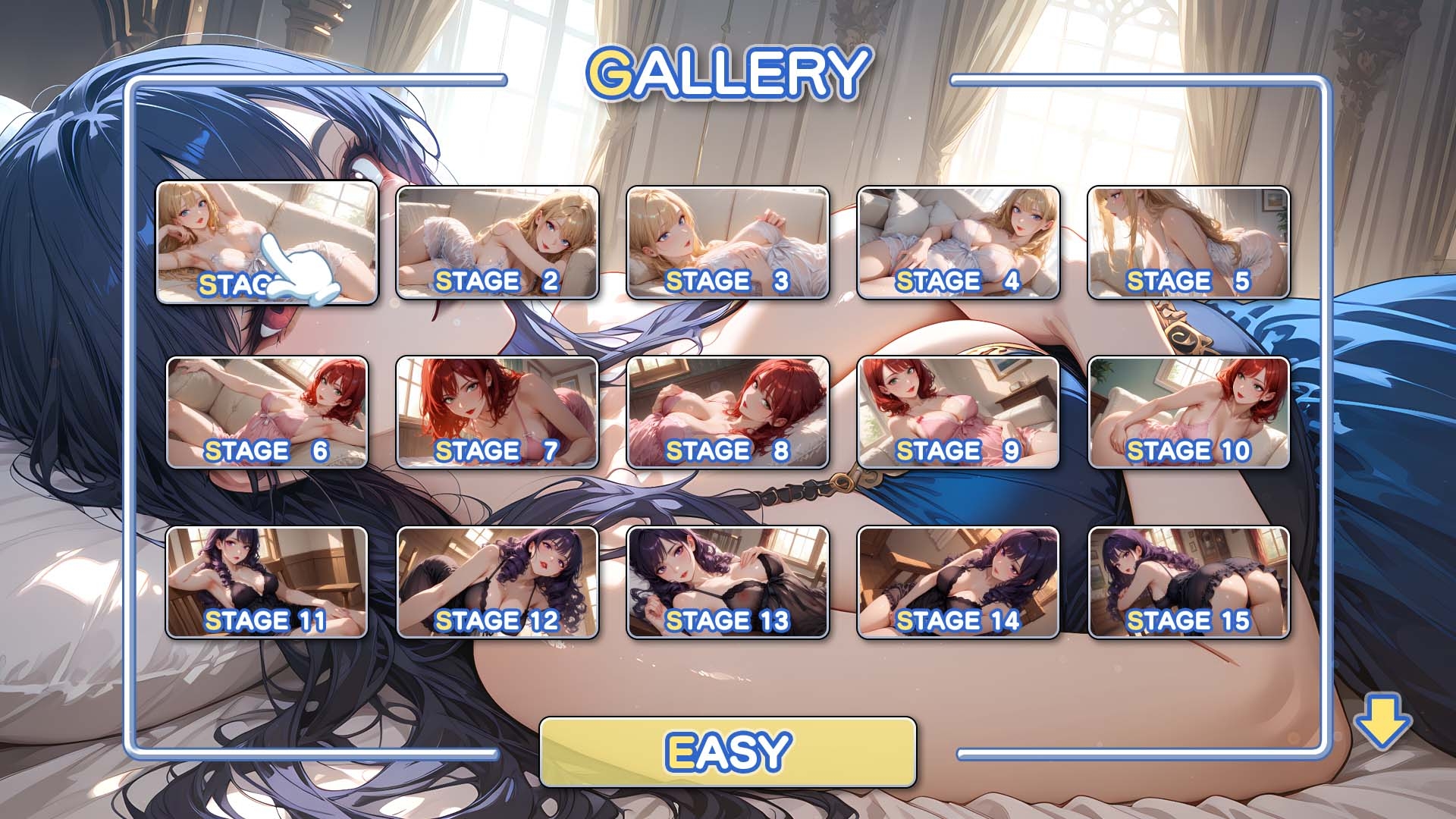
Task: View the Stage 7 gallery image
Action: point(497,413)
